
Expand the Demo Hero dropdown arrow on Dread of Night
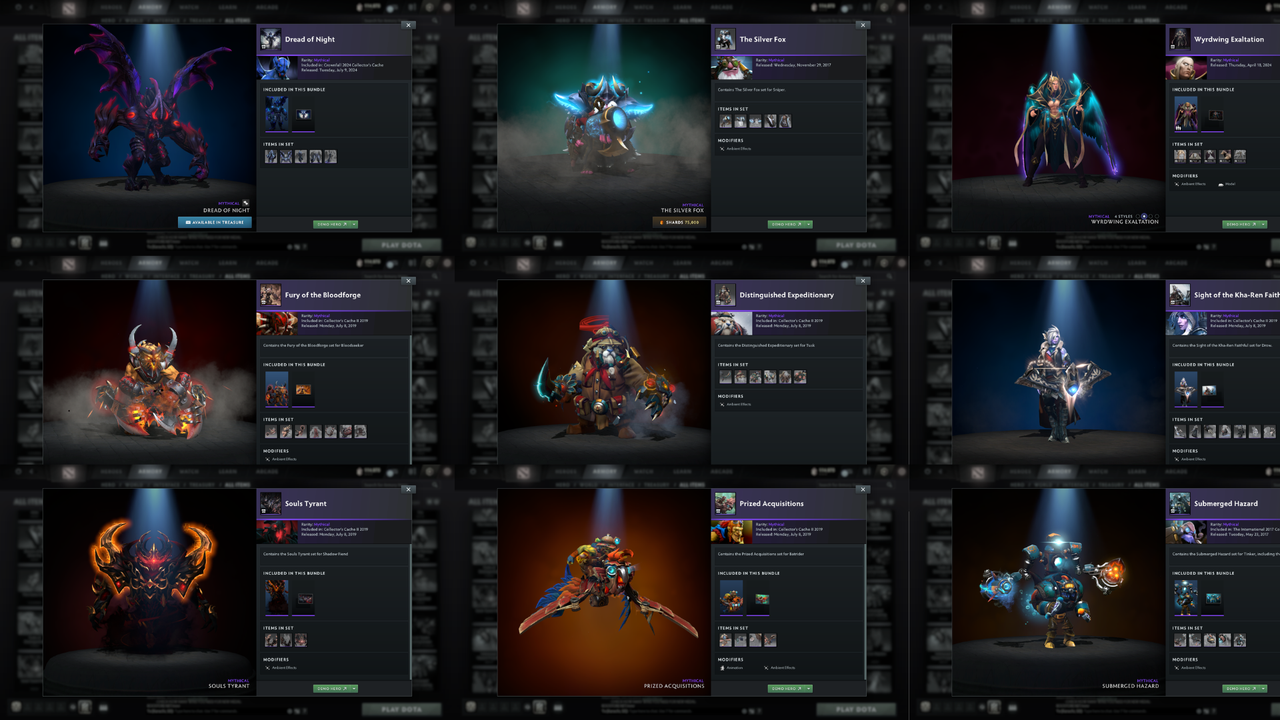353,223
